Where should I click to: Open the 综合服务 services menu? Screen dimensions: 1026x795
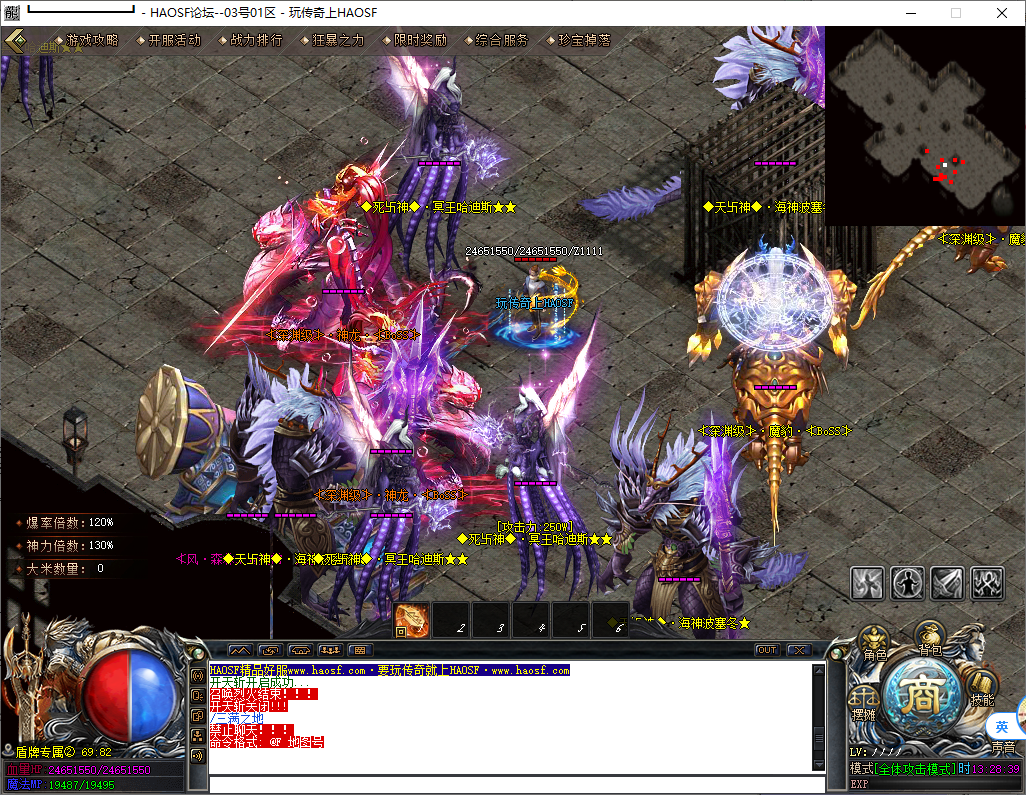coord(502,40)
